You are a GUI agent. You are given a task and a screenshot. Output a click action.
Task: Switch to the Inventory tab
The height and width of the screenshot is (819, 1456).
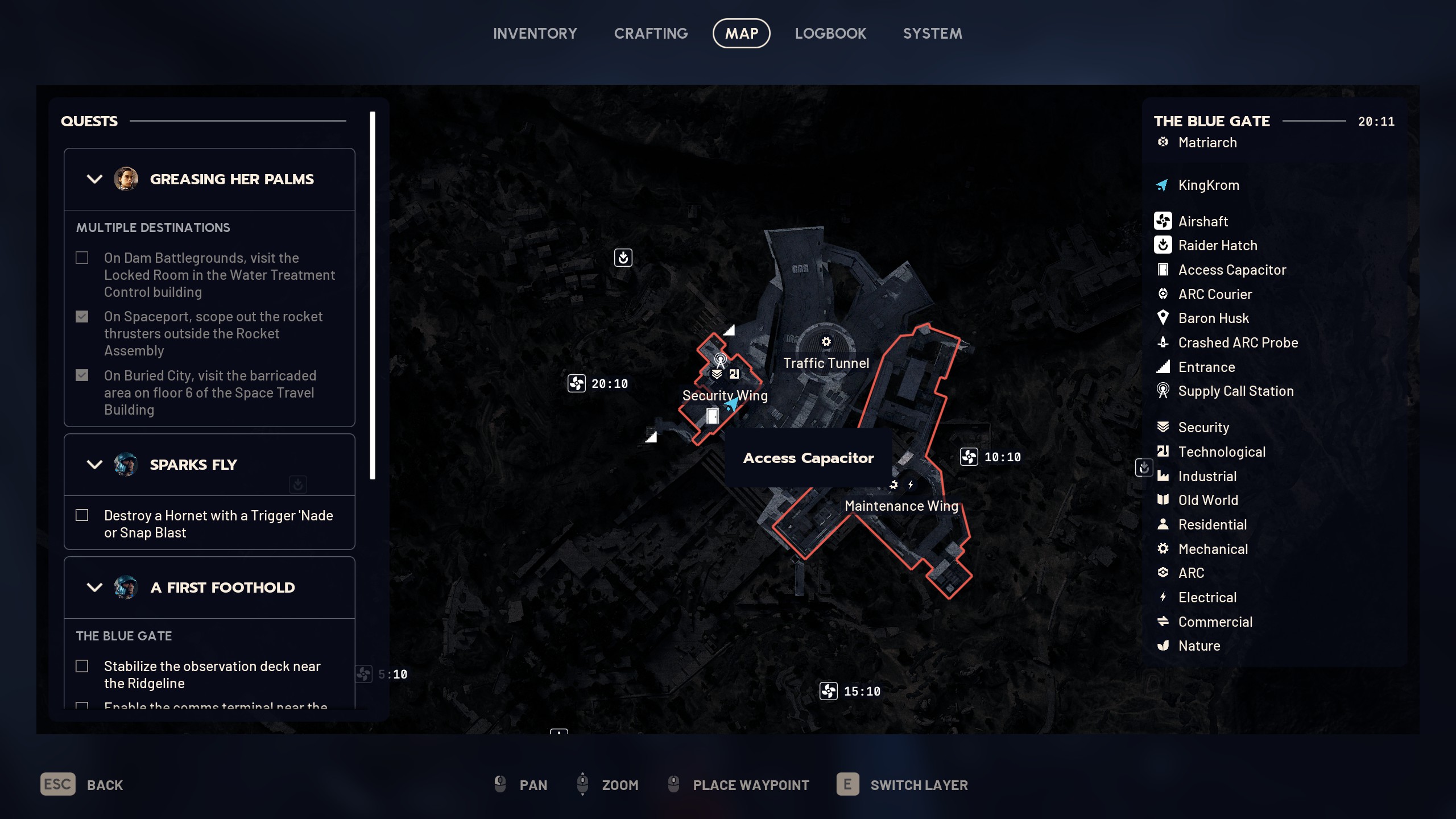coord(535,34)
